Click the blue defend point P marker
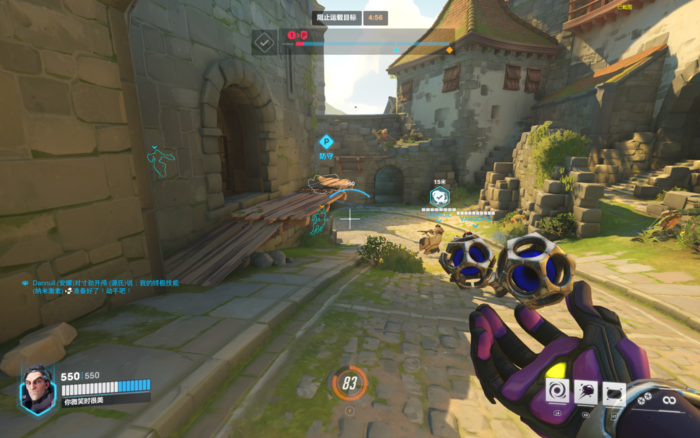 (326, 142)
